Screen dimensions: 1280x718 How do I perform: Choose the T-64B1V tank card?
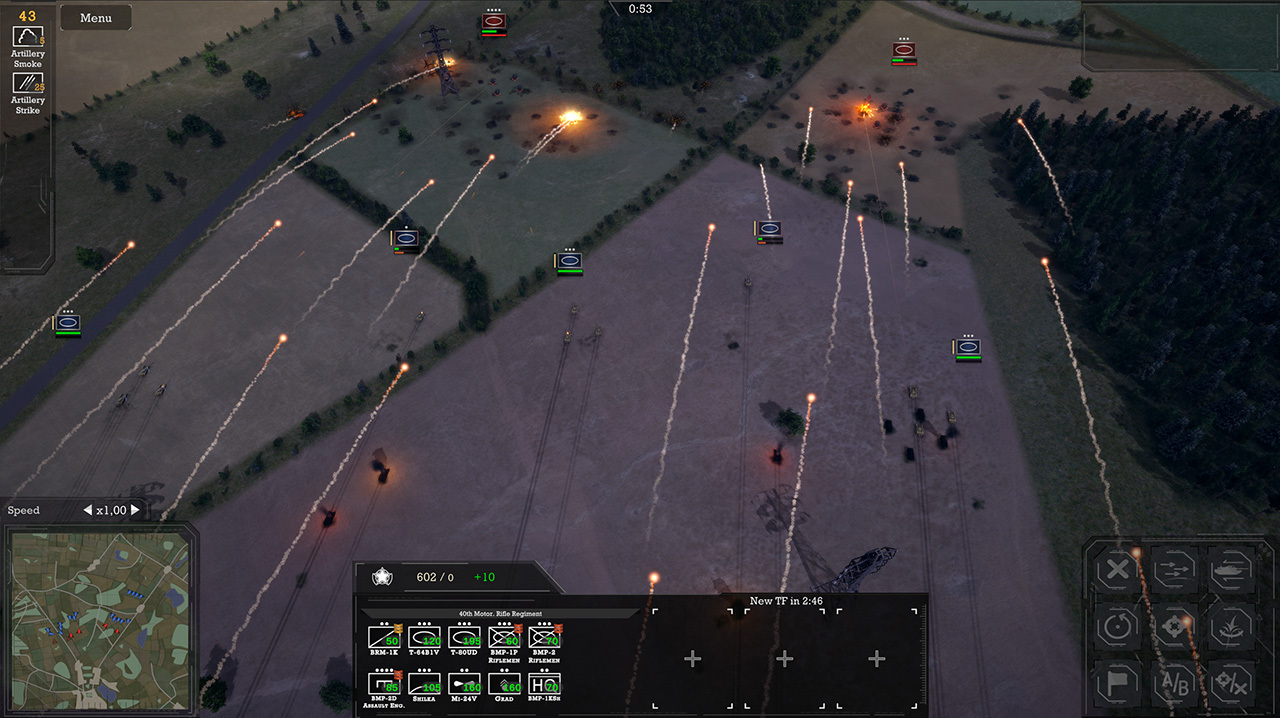424,637
